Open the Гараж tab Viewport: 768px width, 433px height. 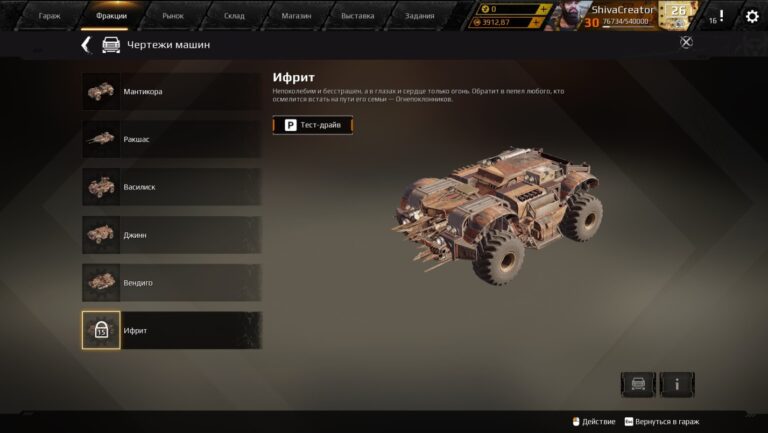coord(49,16)
